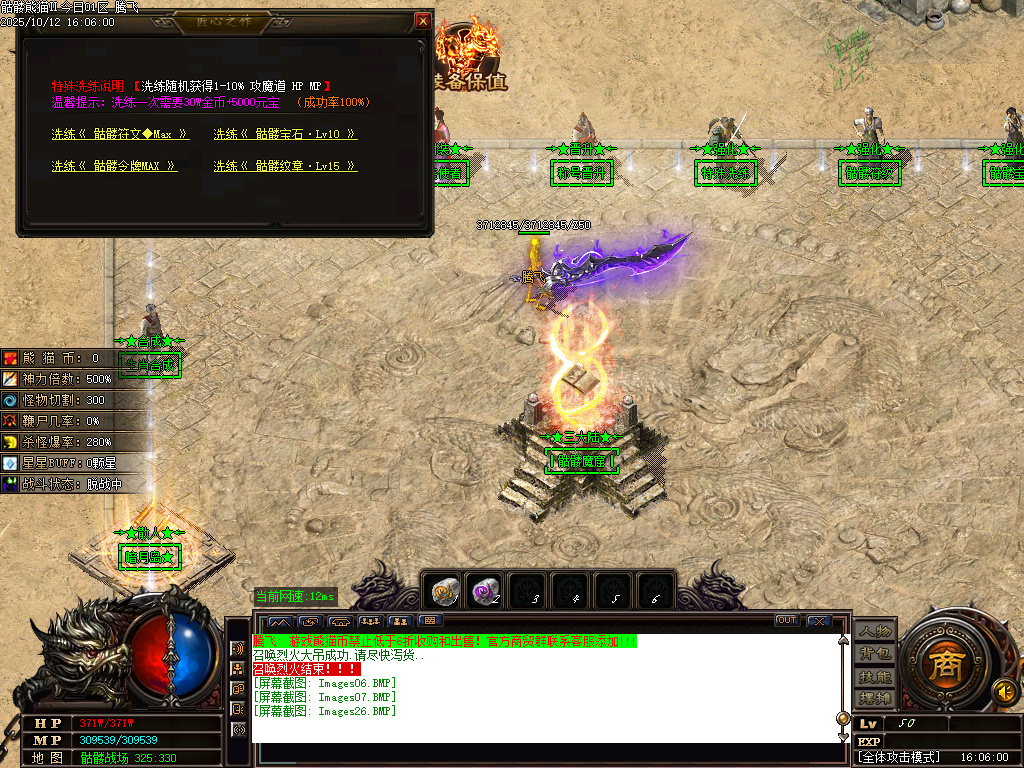1024x768 pixels.
Task: Select the 洗练《骷髅纹章·Lv15》 link
Action: (285, 166)
